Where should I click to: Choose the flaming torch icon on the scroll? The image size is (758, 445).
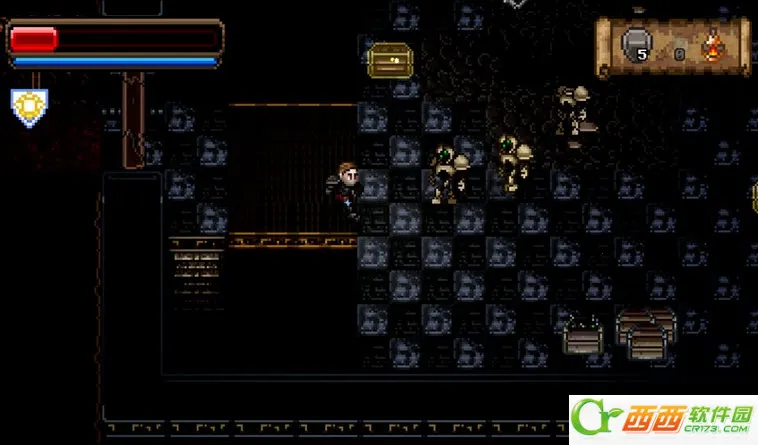pyautogui.click(x=713, y=46)
